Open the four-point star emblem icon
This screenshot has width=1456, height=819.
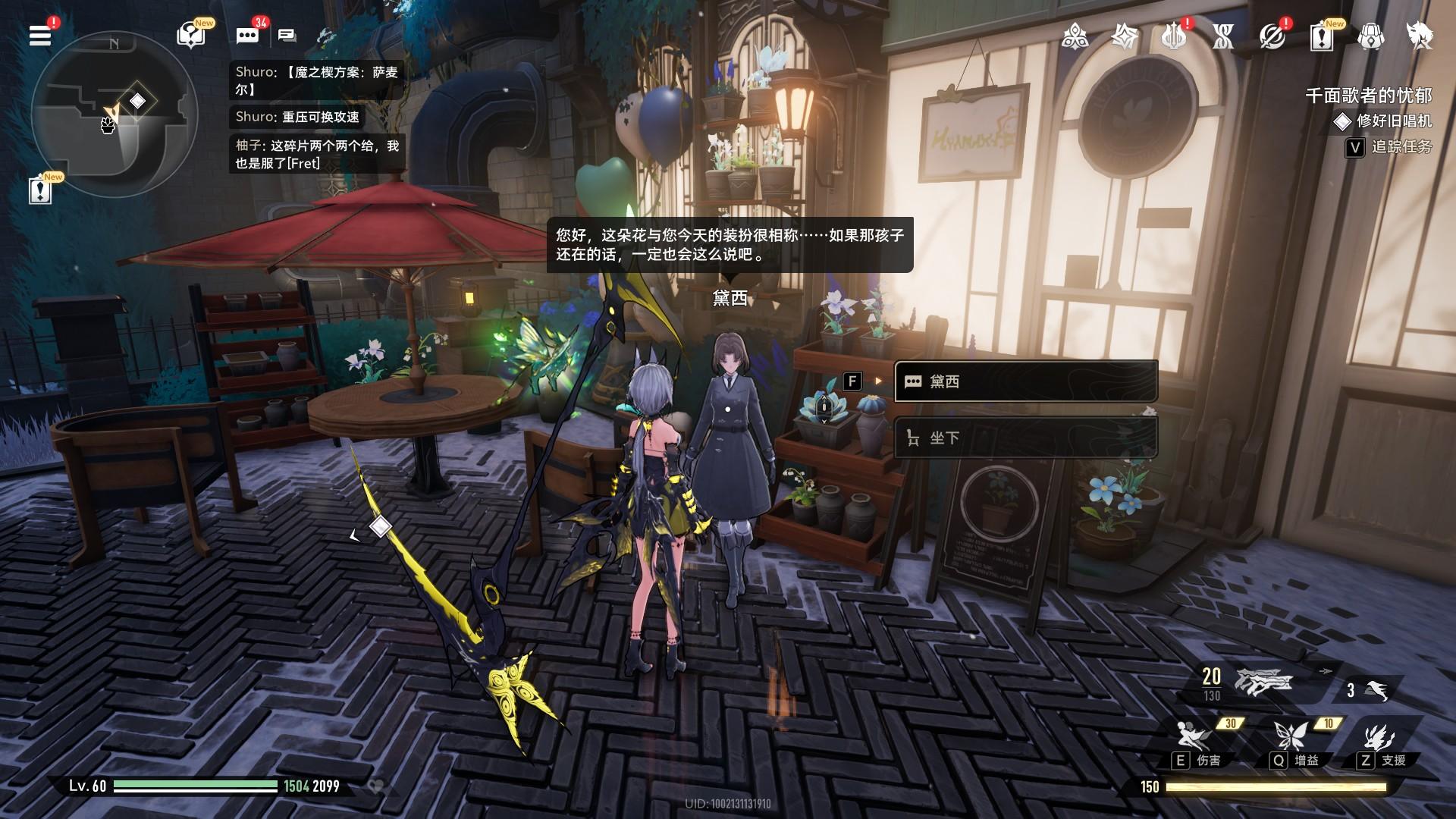[1124, 36]
